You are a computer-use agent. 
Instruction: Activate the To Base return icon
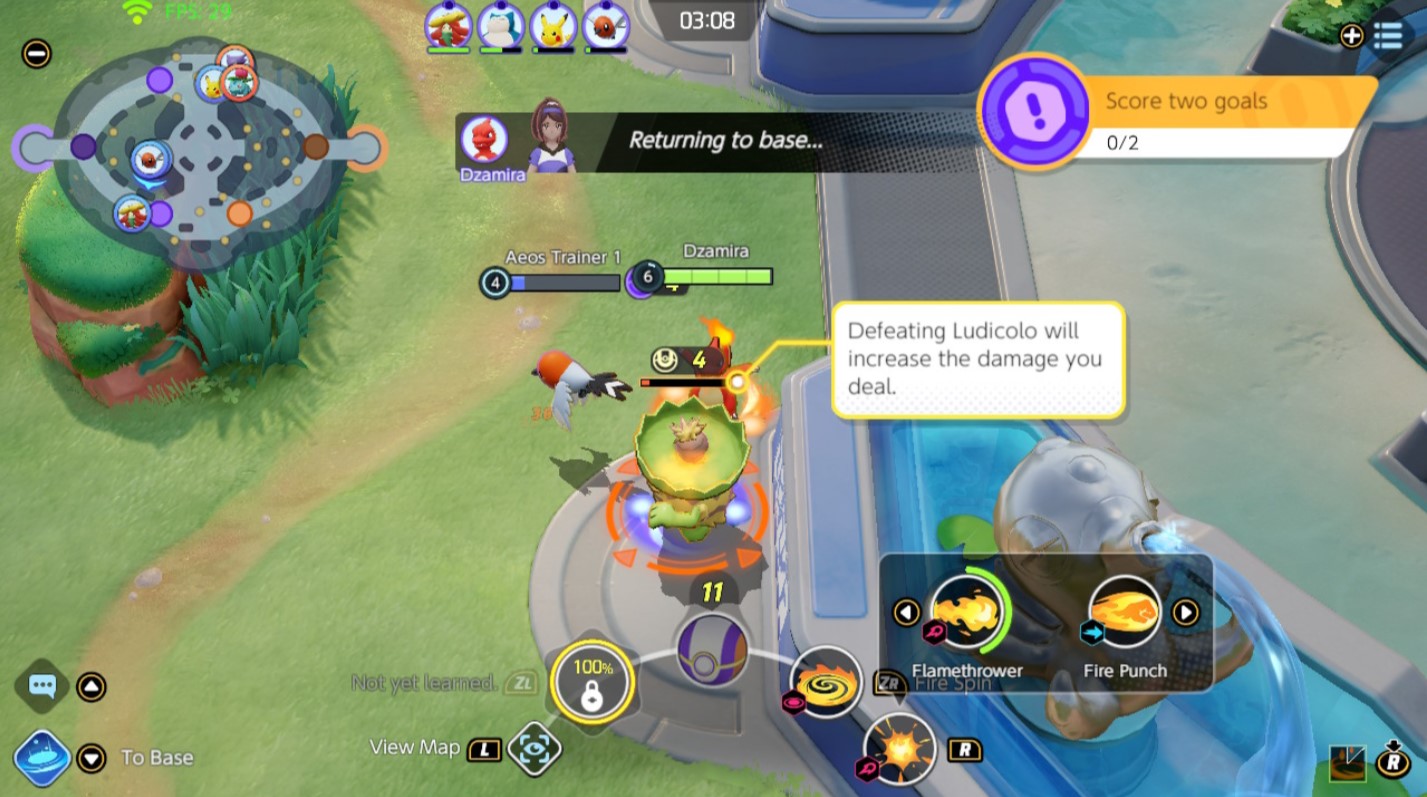coord(42,758)
